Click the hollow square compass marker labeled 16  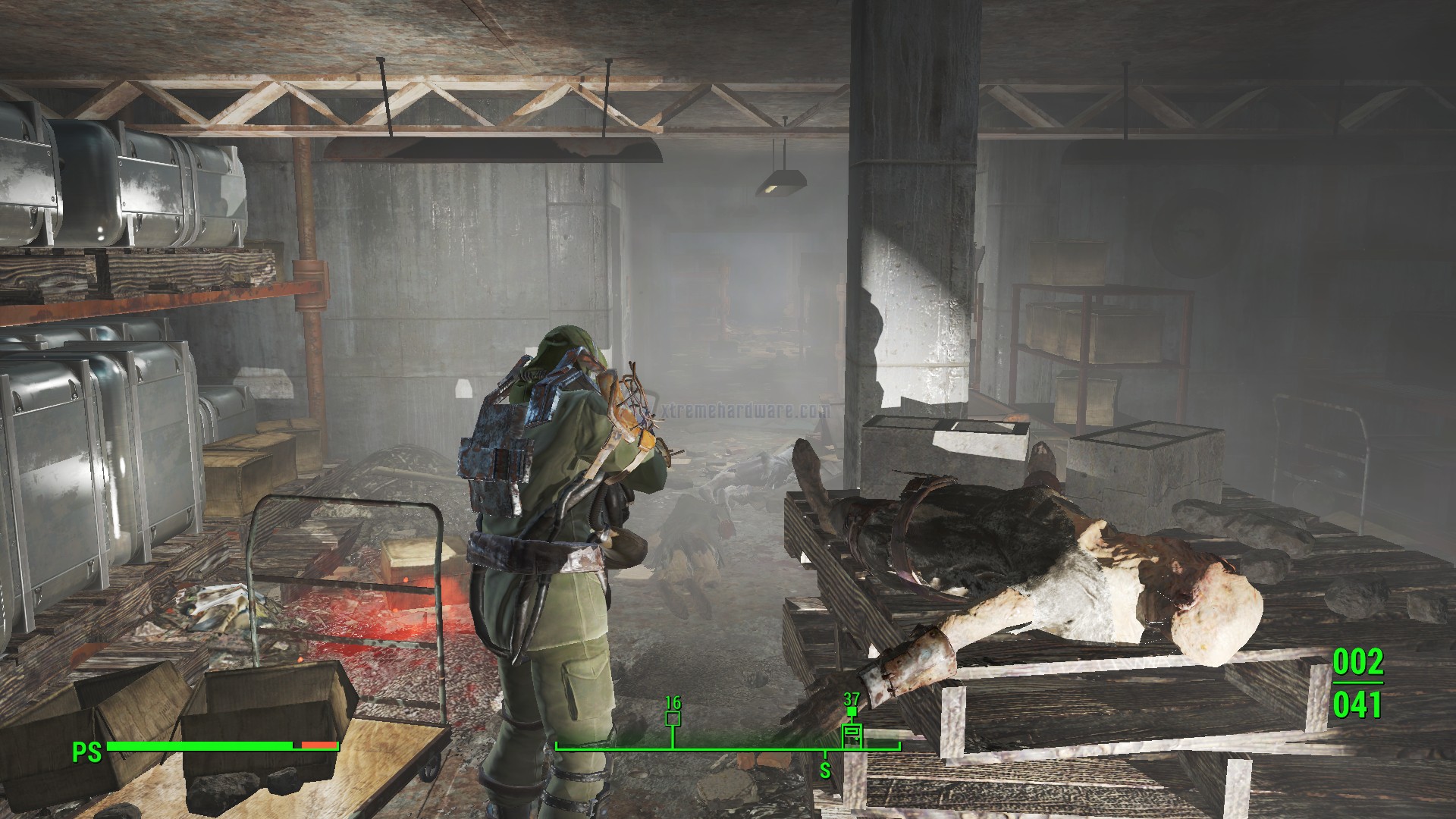(x=672, y=719)
